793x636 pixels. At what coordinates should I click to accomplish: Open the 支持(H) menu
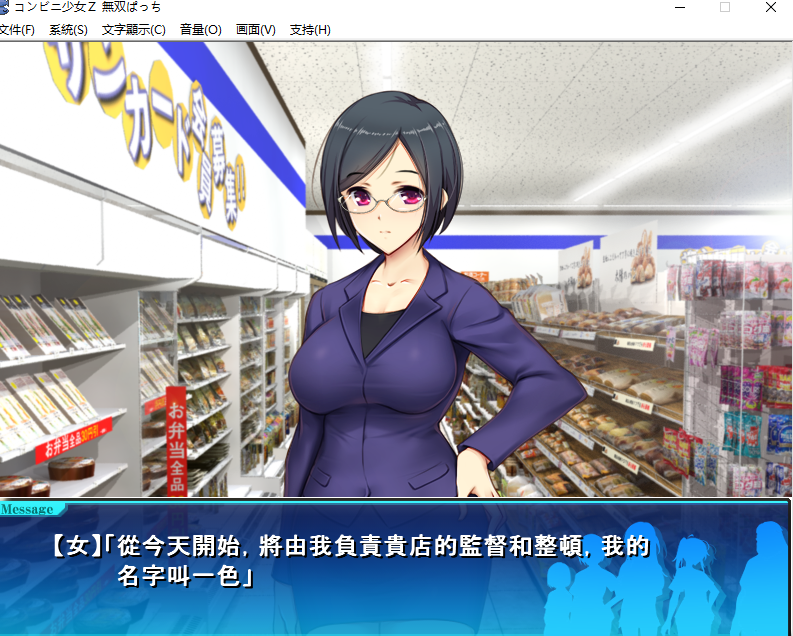[309, 30]
